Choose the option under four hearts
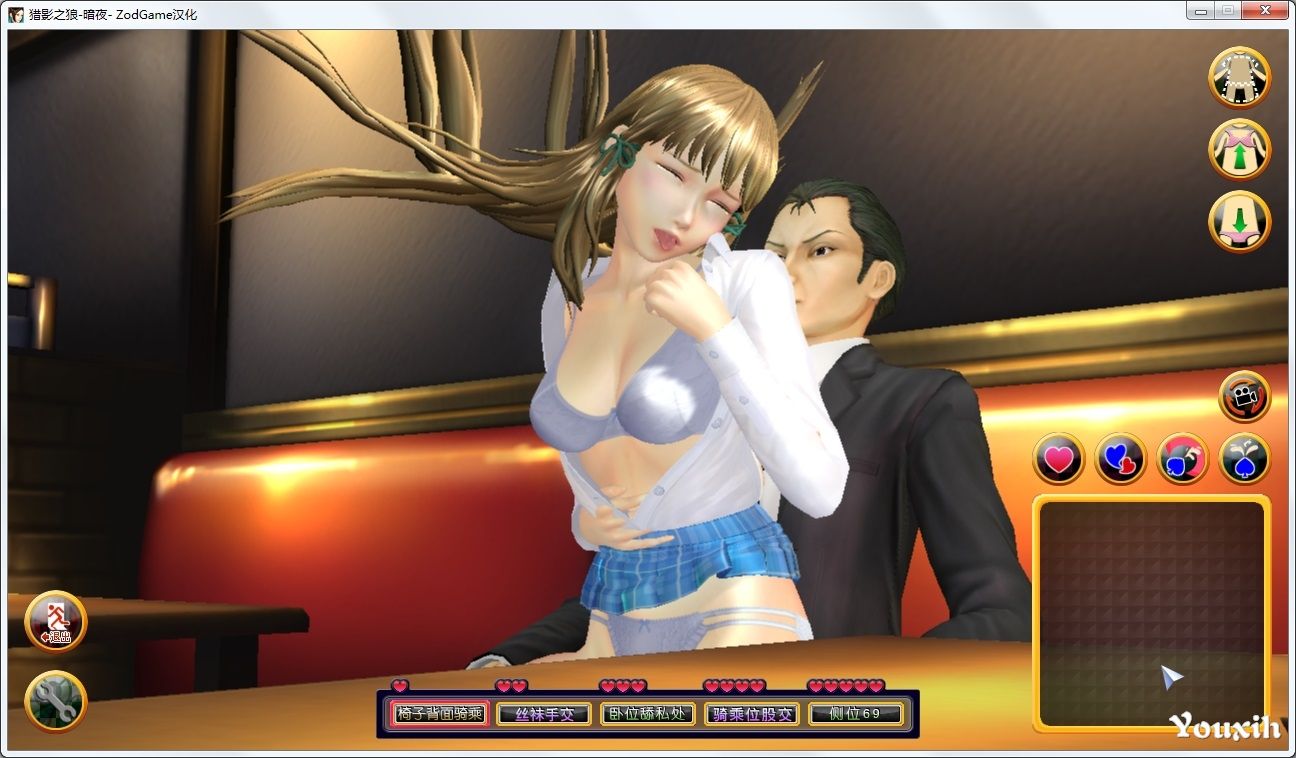The height and width of the screenshot is (758, 1296). tap(752, 714)
